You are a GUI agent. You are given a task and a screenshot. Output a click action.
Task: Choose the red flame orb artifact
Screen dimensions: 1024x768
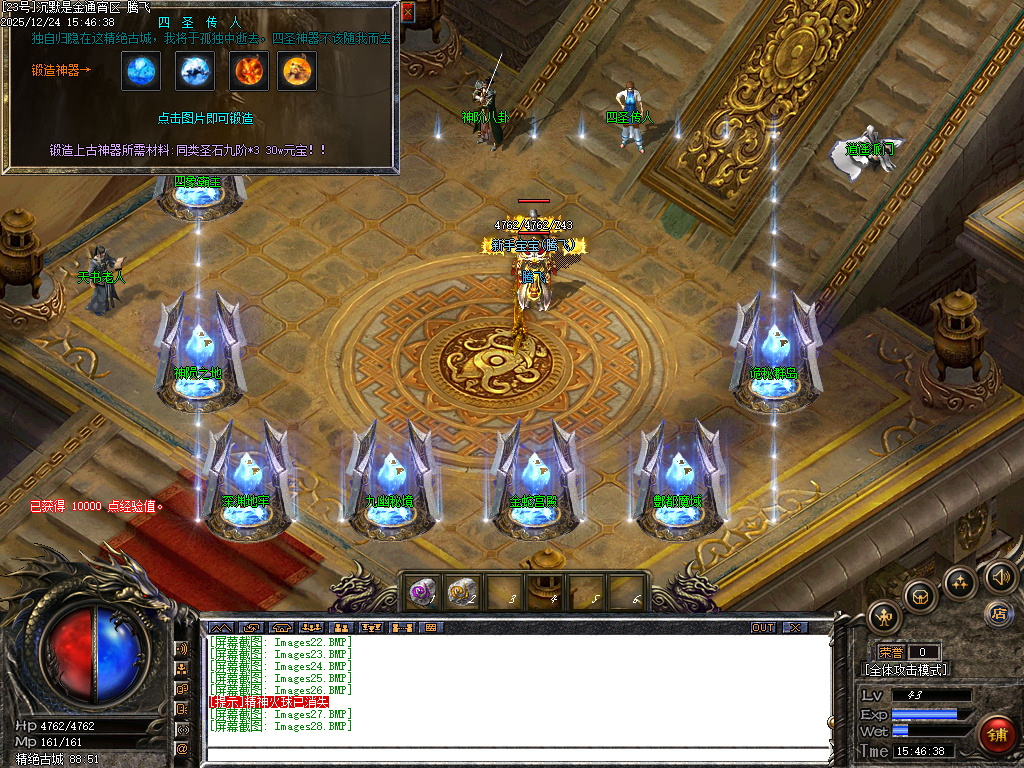(249, 71)
